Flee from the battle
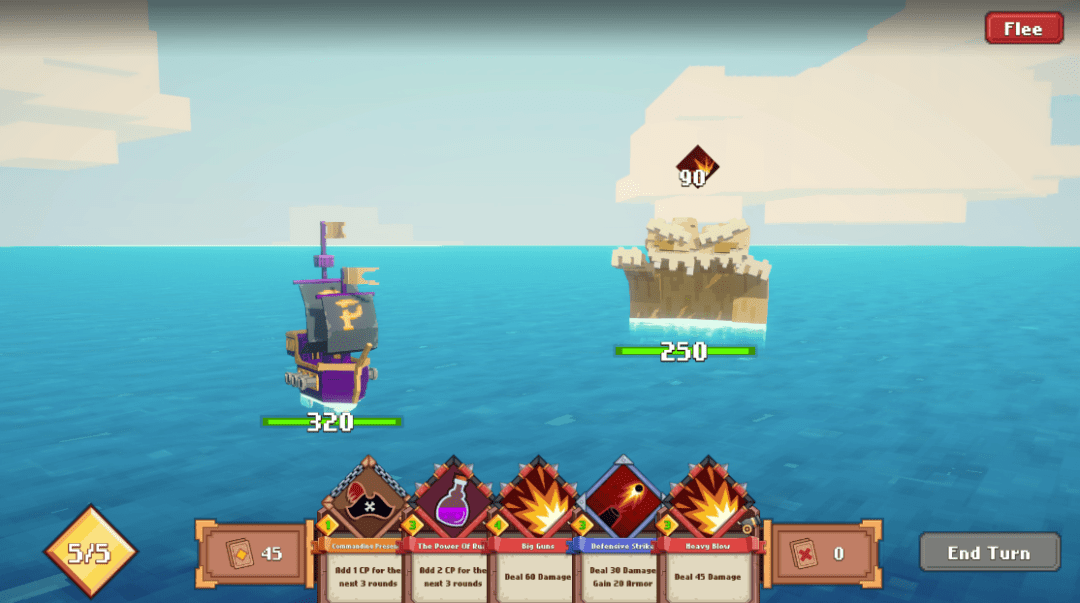 tap(1023, 28)
